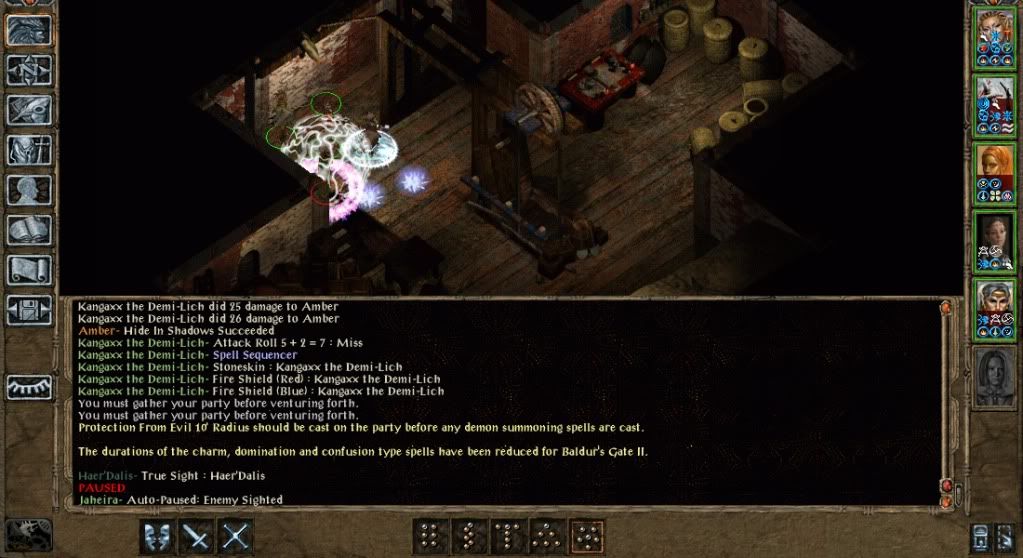Select the first party portrait at the top

click(x=994, y=38)
